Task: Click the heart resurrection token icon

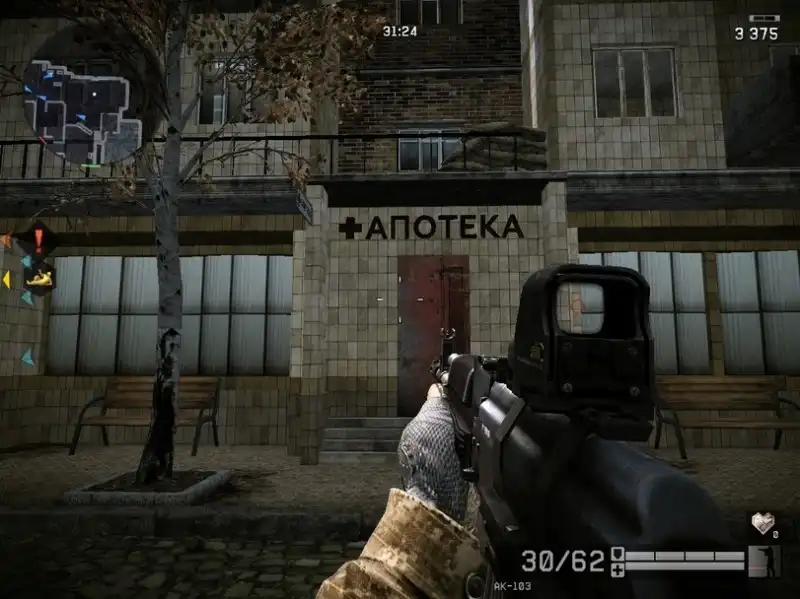Action: 762,523
